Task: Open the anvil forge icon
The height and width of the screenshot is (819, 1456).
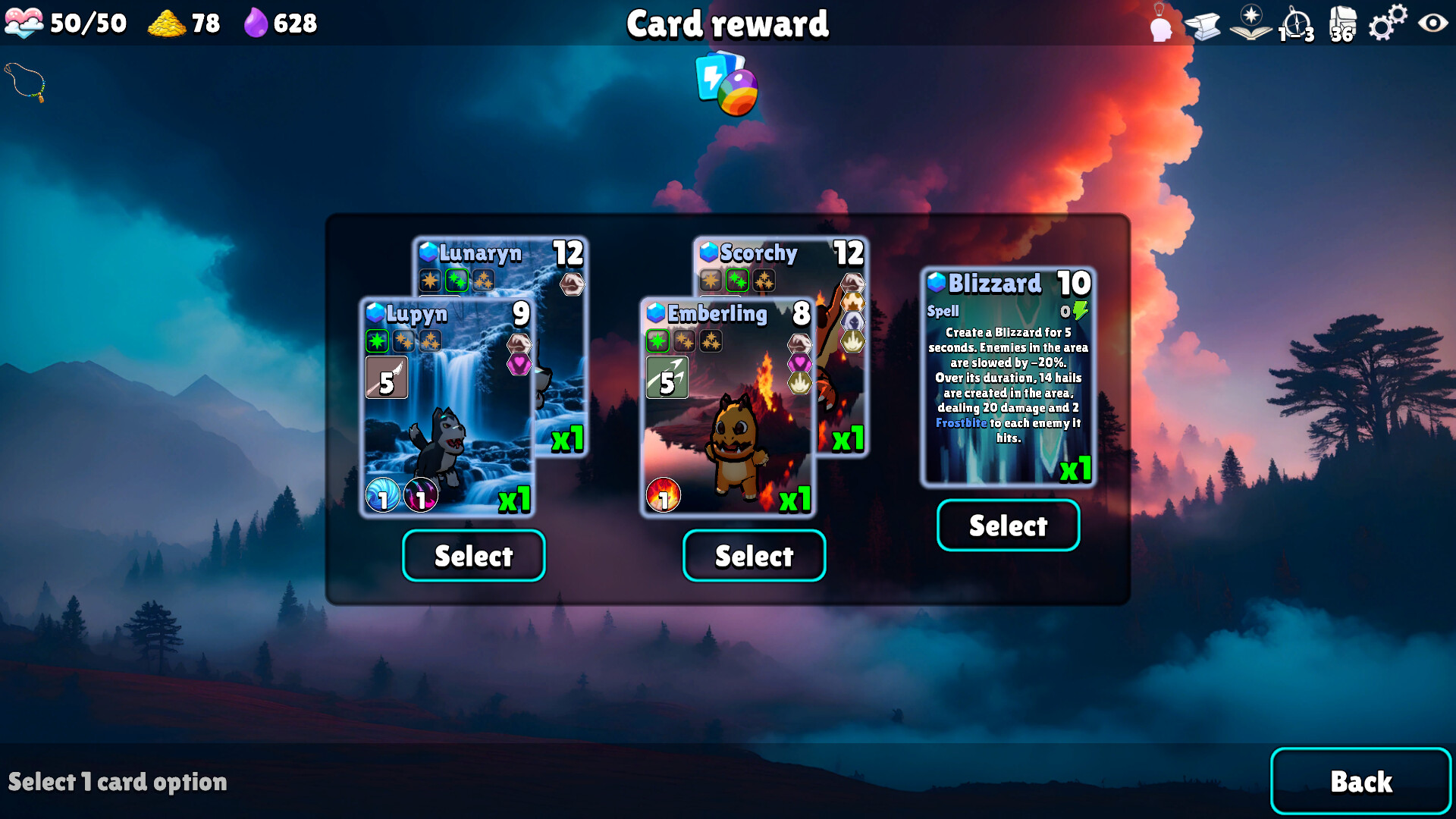Action: 1203,26
